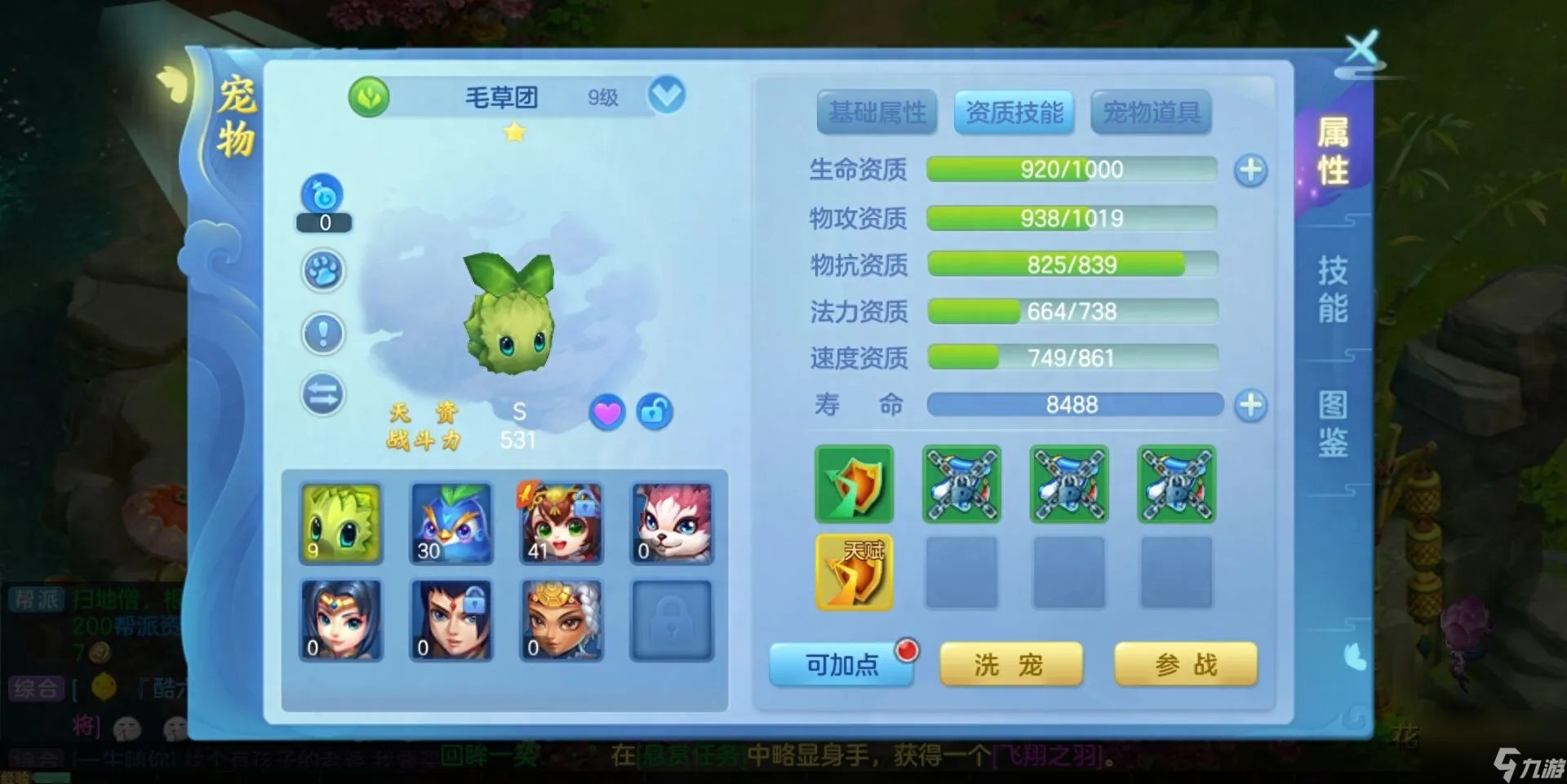Switch to the 宠物道具 tab
1567x784 pixels.
click(x=1152, y=113)
